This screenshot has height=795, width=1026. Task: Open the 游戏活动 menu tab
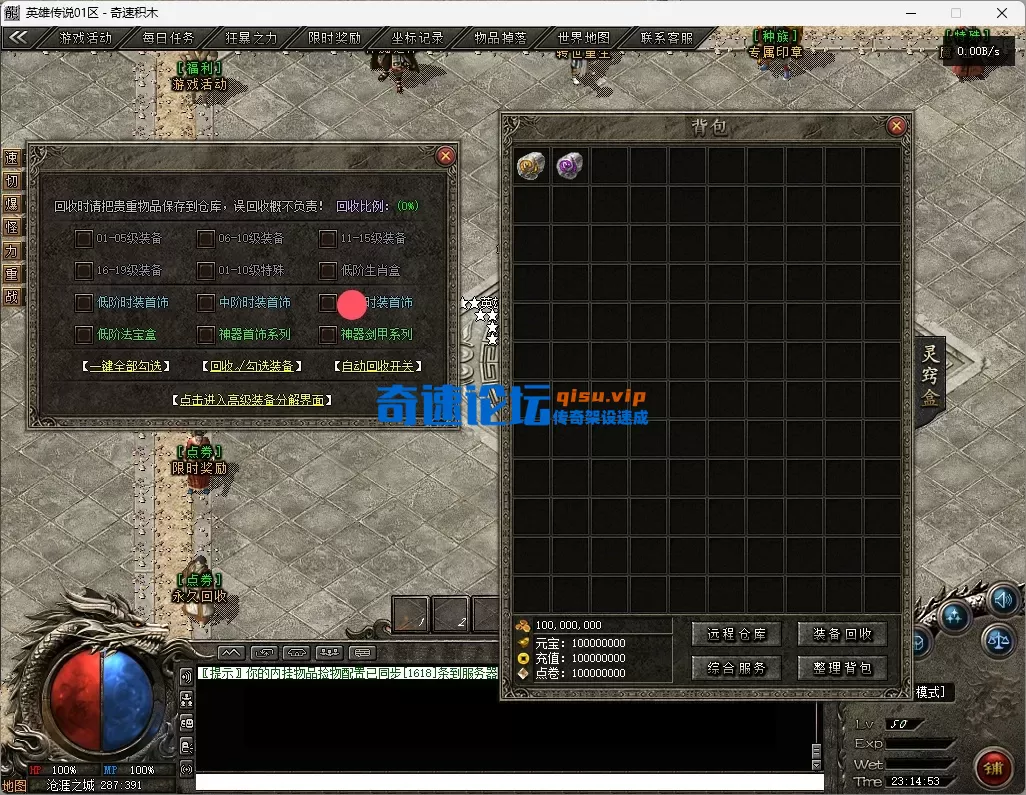pyautogui.click(x=86, y=38)
